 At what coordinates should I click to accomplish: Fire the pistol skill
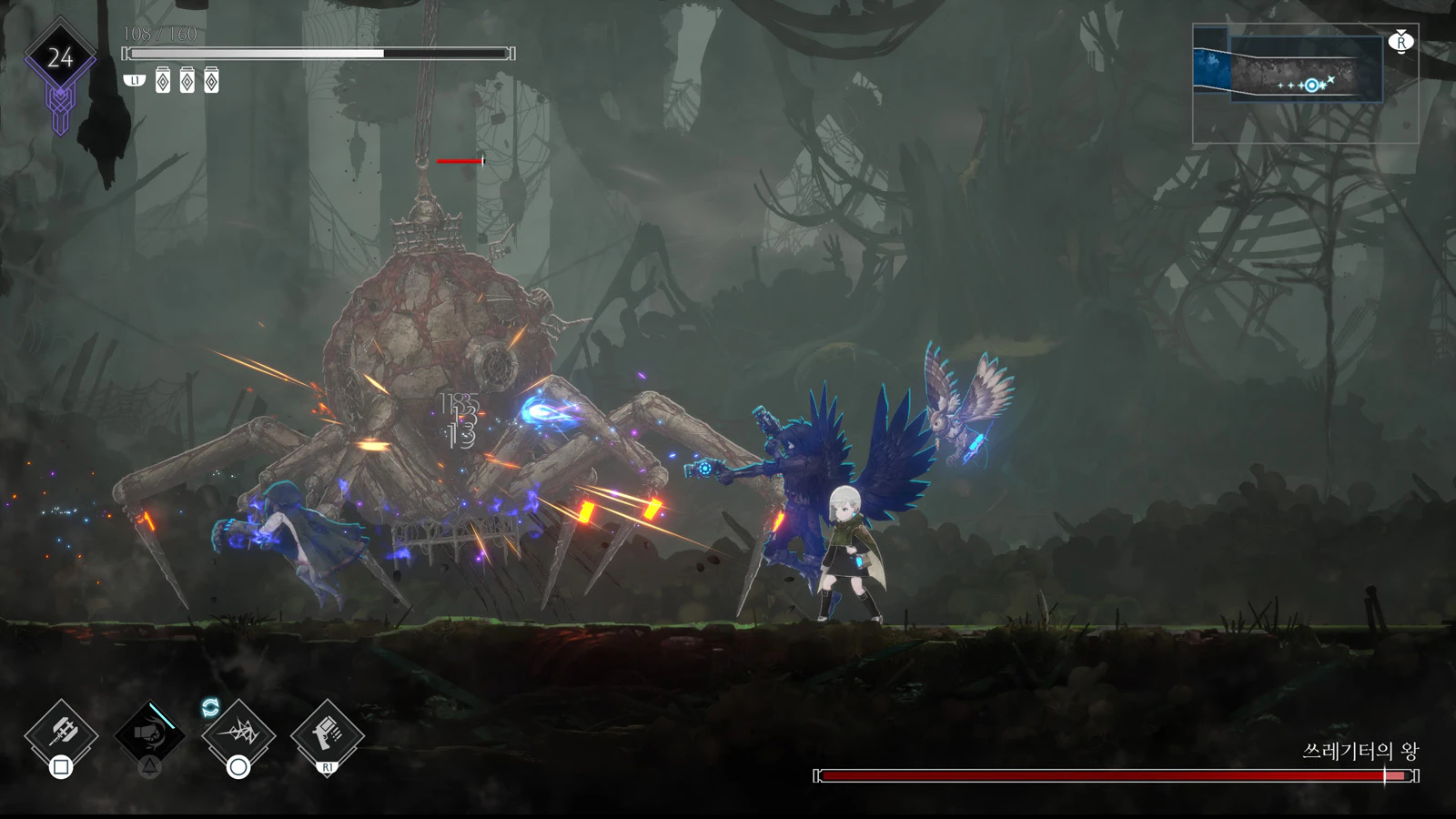point(327,732)
